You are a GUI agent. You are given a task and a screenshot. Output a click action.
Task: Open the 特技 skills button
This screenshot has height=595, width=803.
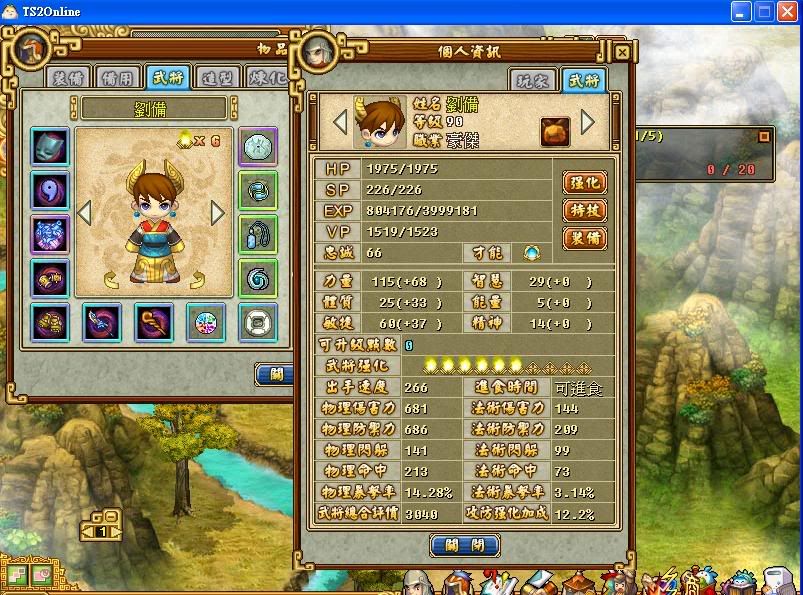tap(584, 210)
